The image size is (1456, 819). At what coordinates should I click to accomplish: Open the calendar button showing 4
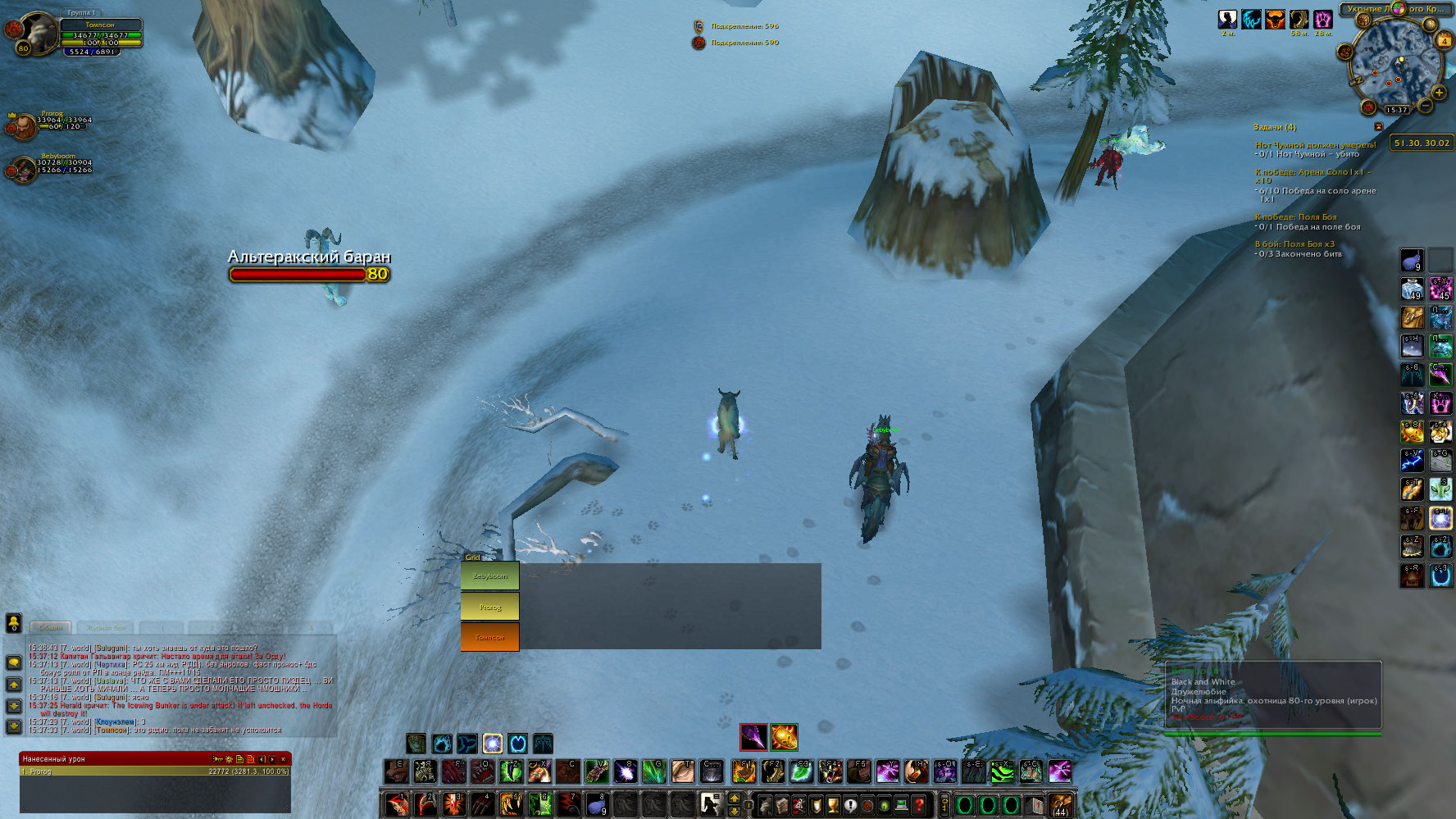click(1443, 40)
